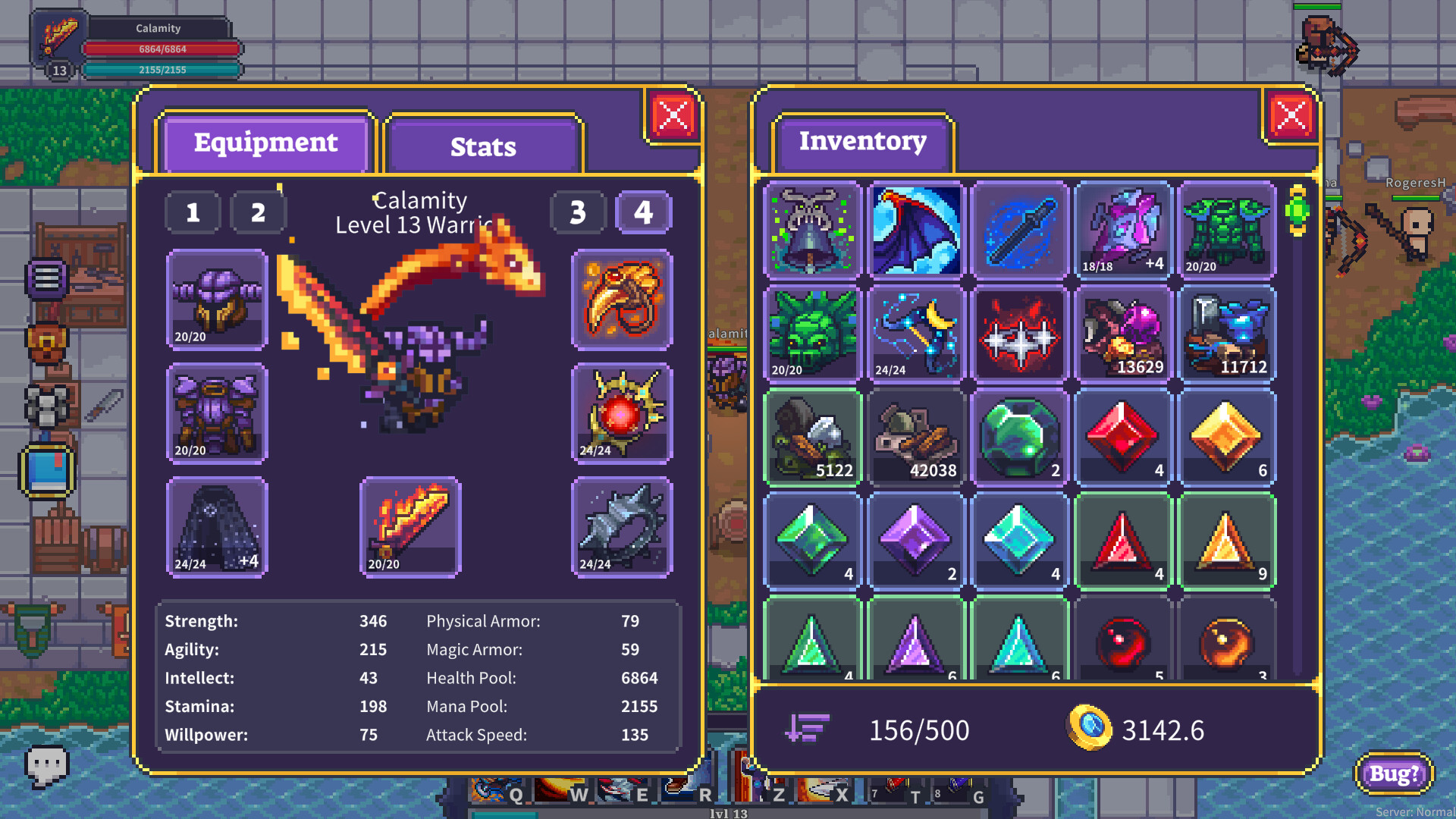Select the Inventory tab
Viewport: 1456px width, 819px height.
[862, 141]
